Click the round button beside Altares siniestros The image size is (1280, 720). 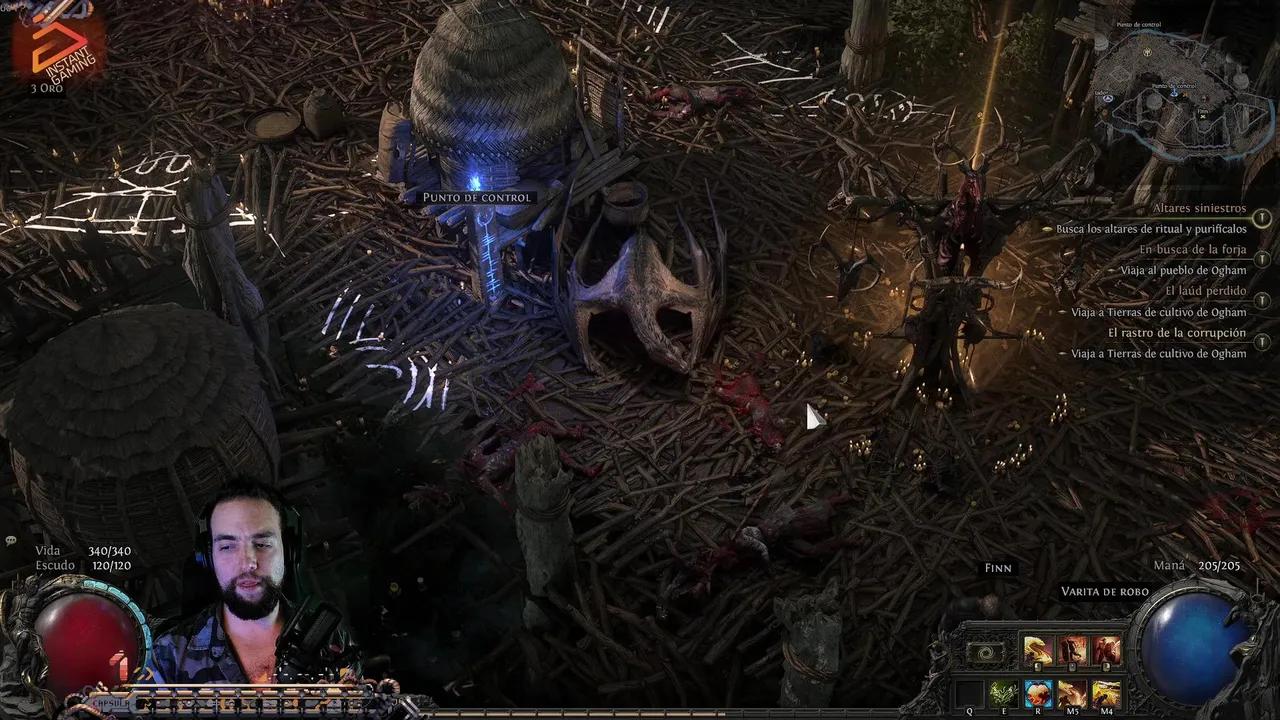pyautogui.click(x=1262, y=218)
